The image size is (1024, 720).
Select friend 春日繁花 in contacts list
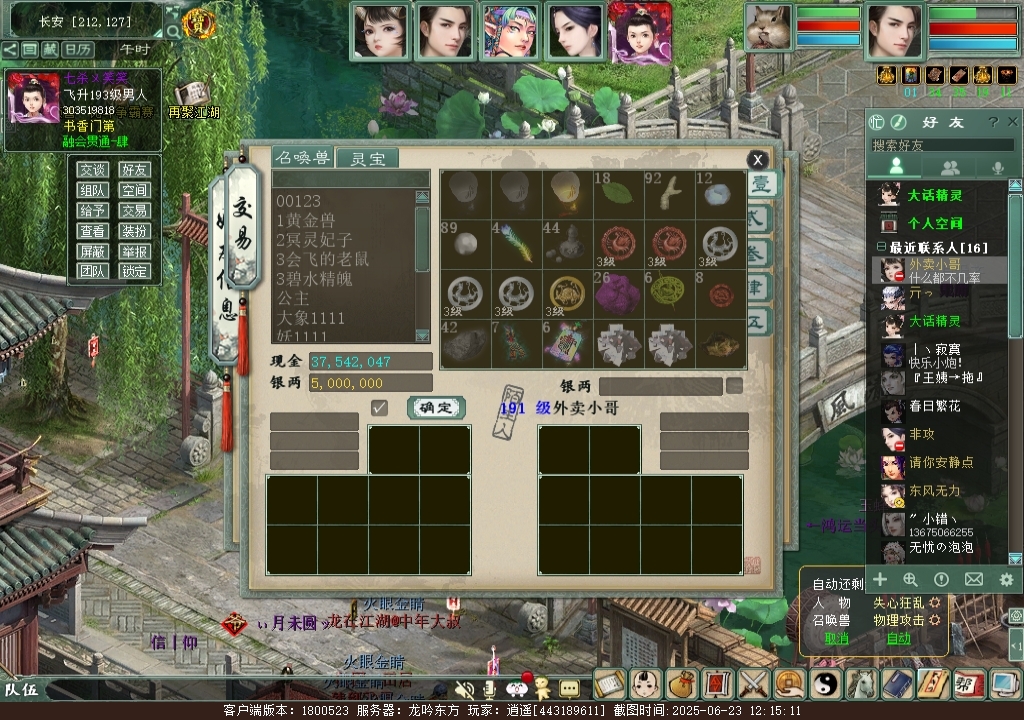[934, 407]
